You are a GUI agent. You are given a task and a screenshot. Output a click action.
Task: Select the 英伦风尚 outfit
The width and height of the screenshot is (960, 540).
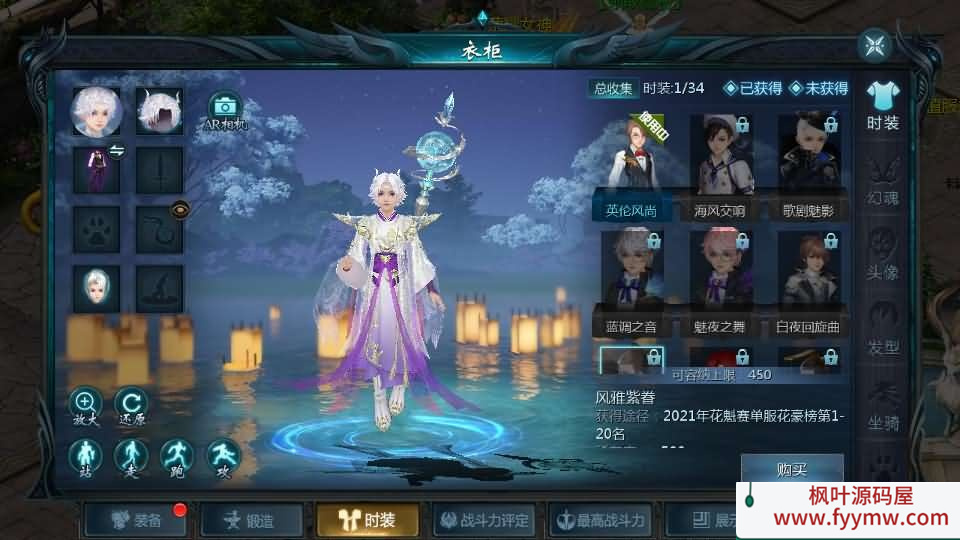click(x=631, y=165)
